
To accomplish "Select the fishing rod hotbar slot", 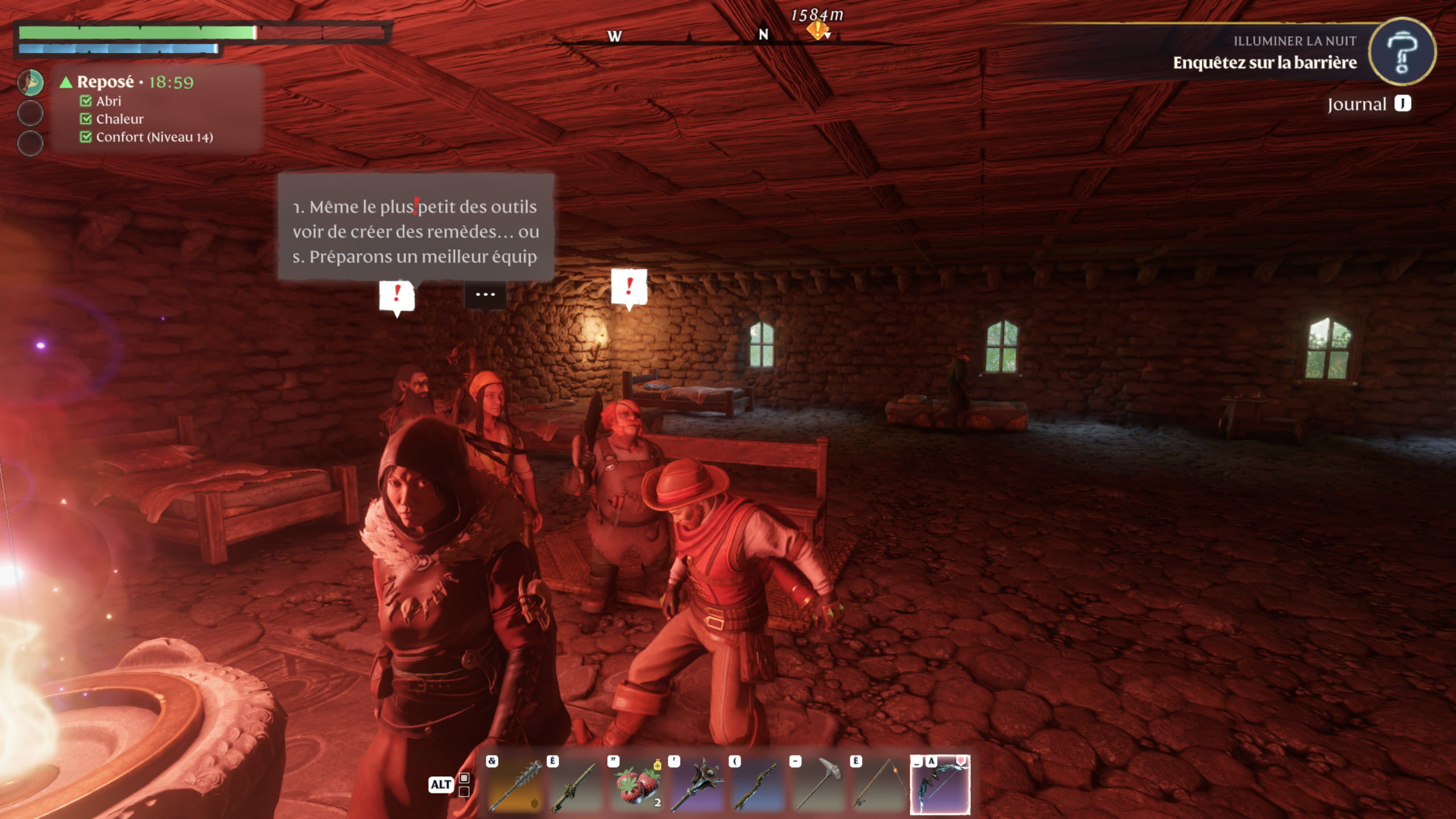I will click(879, 785).
